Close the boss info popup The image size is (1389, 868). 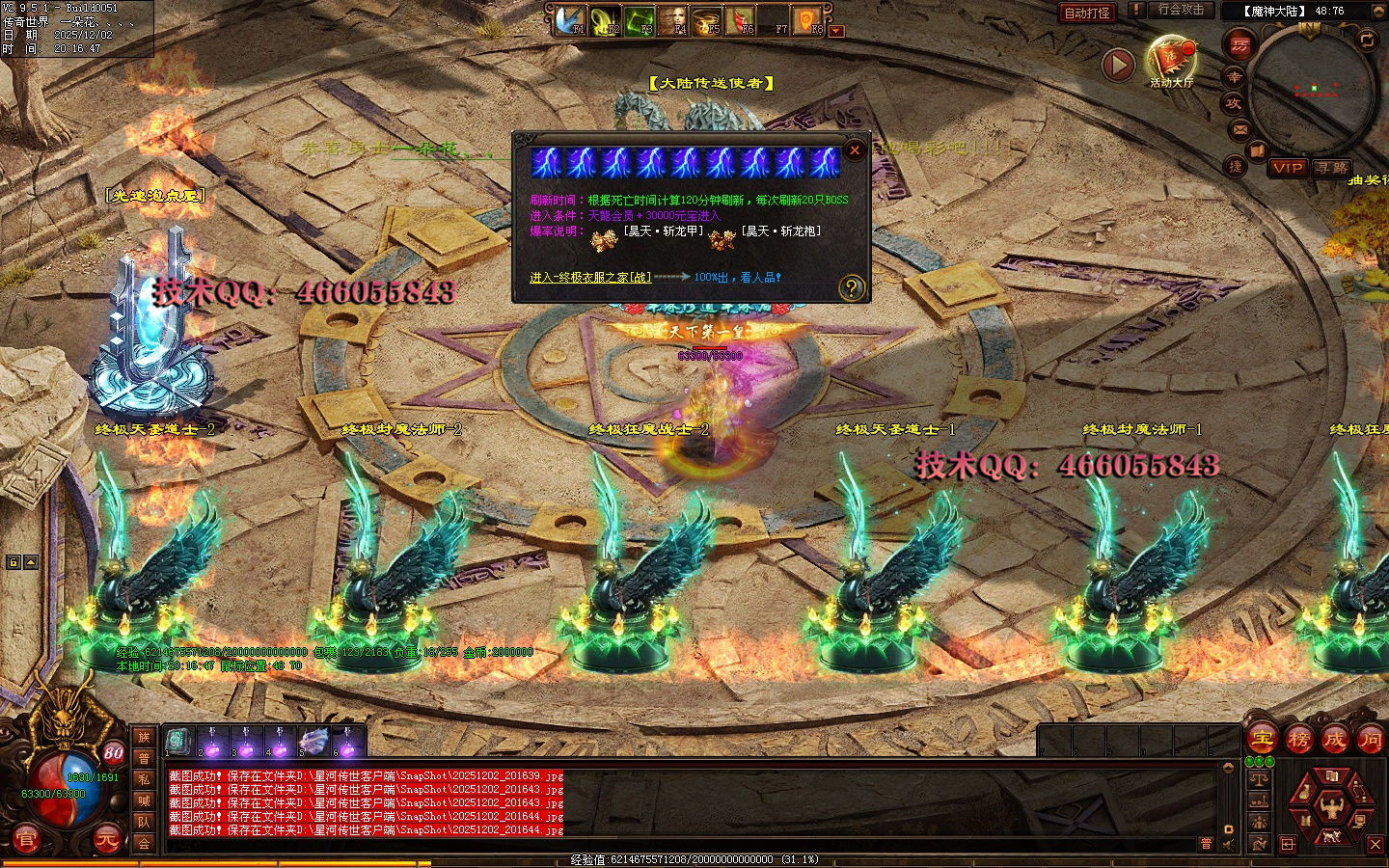click(854, 149)
